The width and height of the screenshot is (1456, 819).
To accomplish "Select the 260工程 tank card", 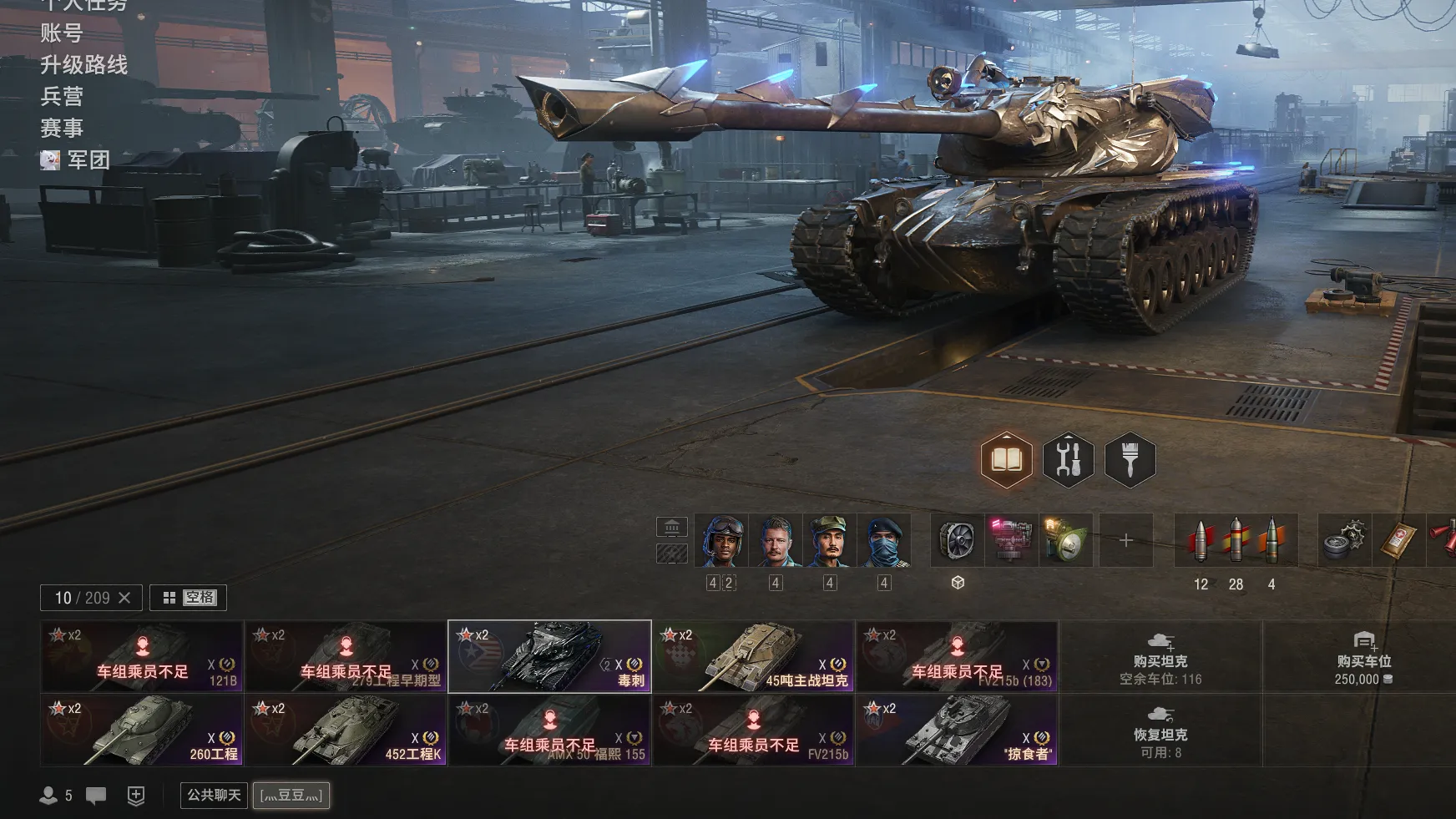I will coord(142,731).
